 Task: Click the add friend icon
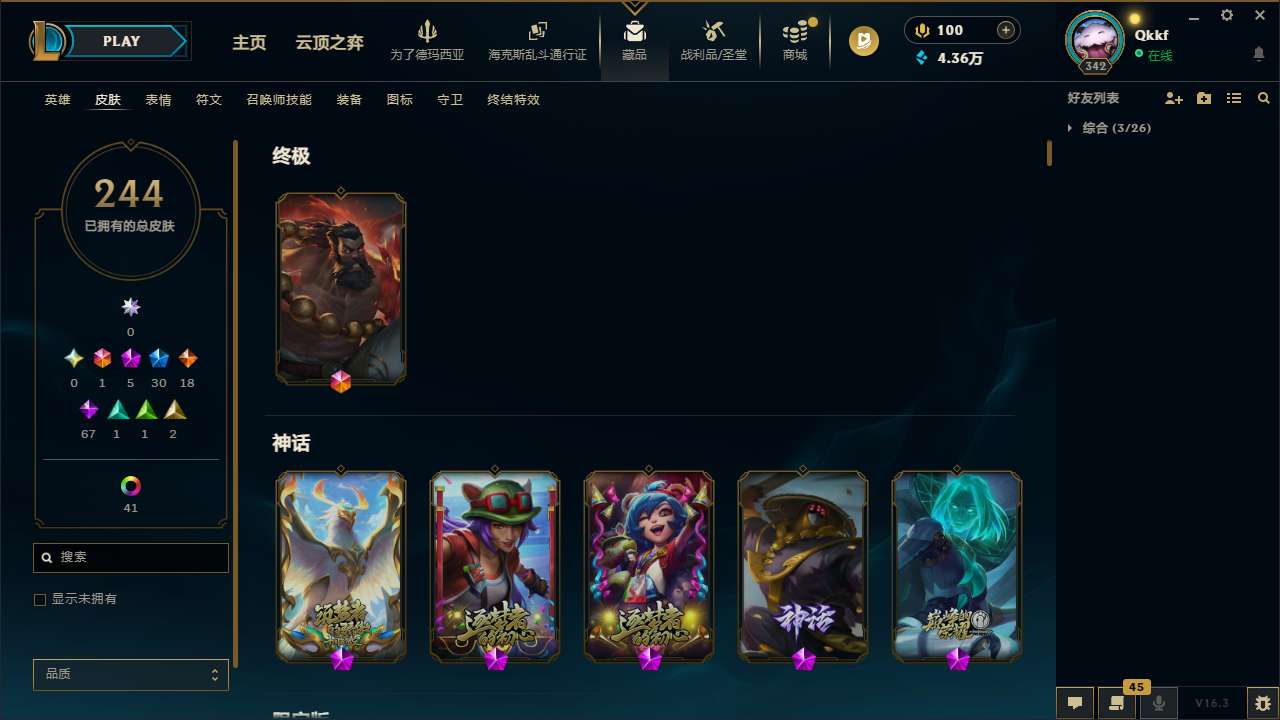pyautogui.click(x=1174, y=98)
